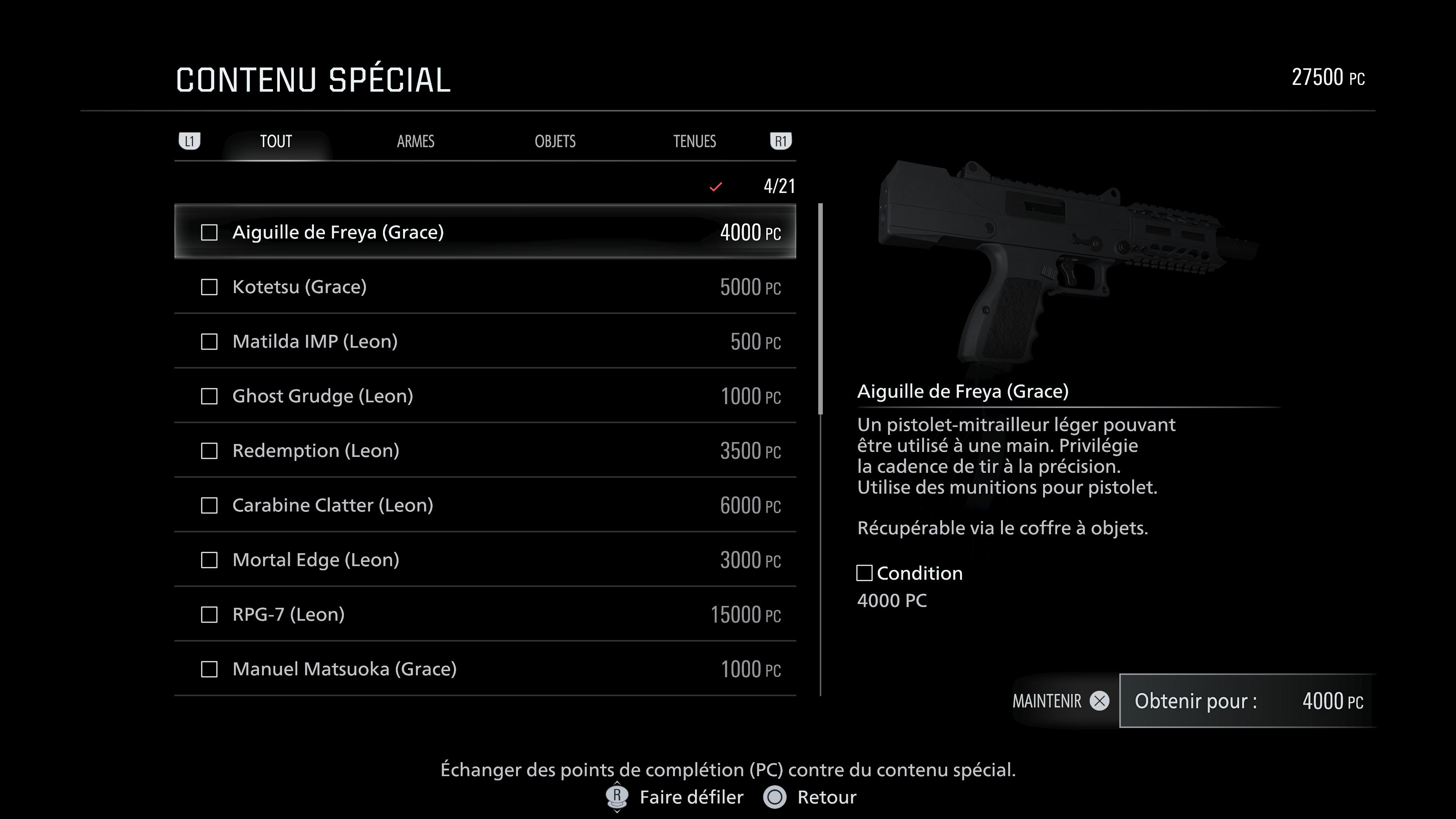Click the R-stick icon beside Faire défiler
Screen dimensions: 1456x819
[617, 797]
